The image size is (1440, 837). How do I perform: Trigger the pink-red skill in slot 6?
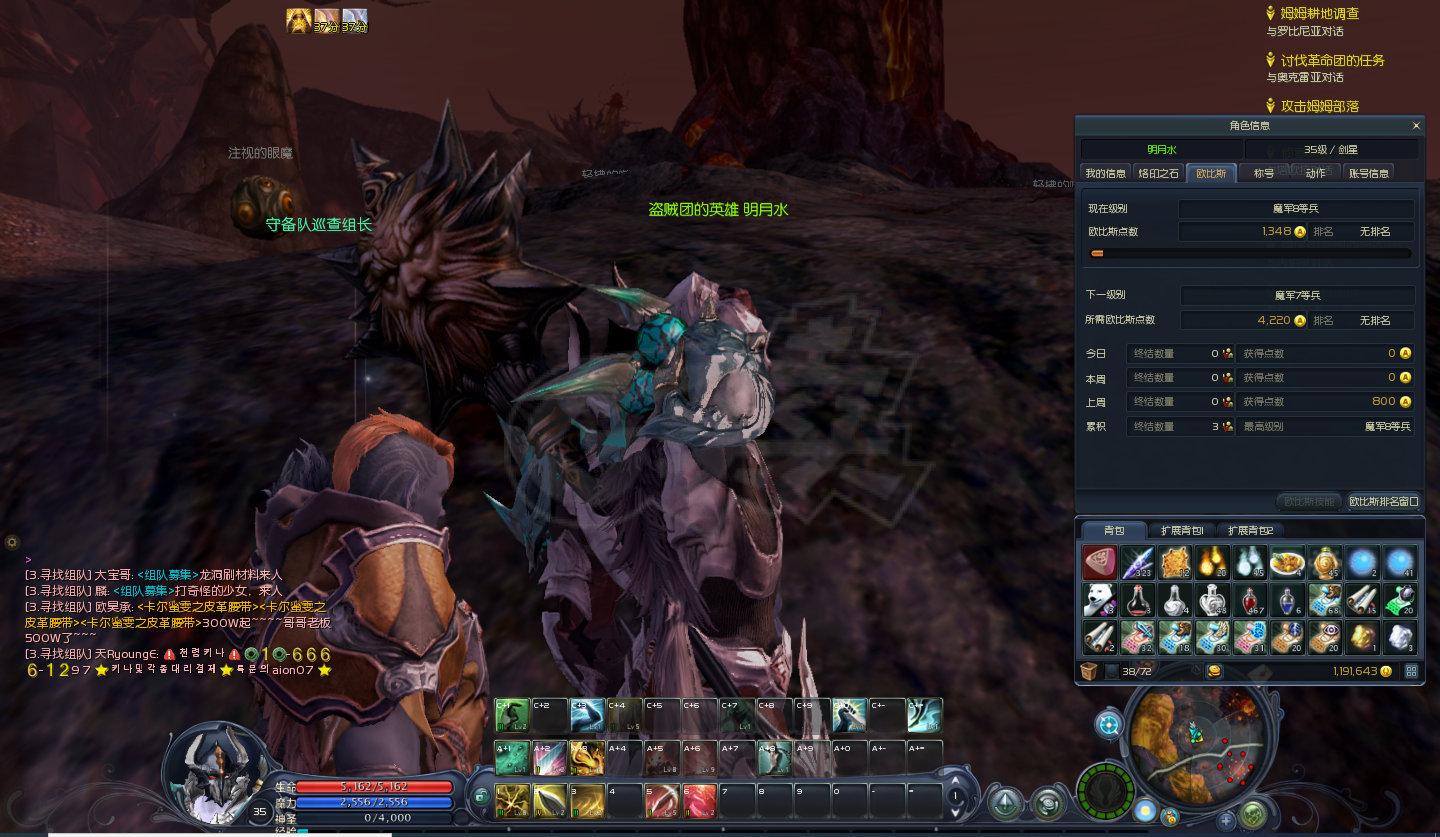(699, 801)
